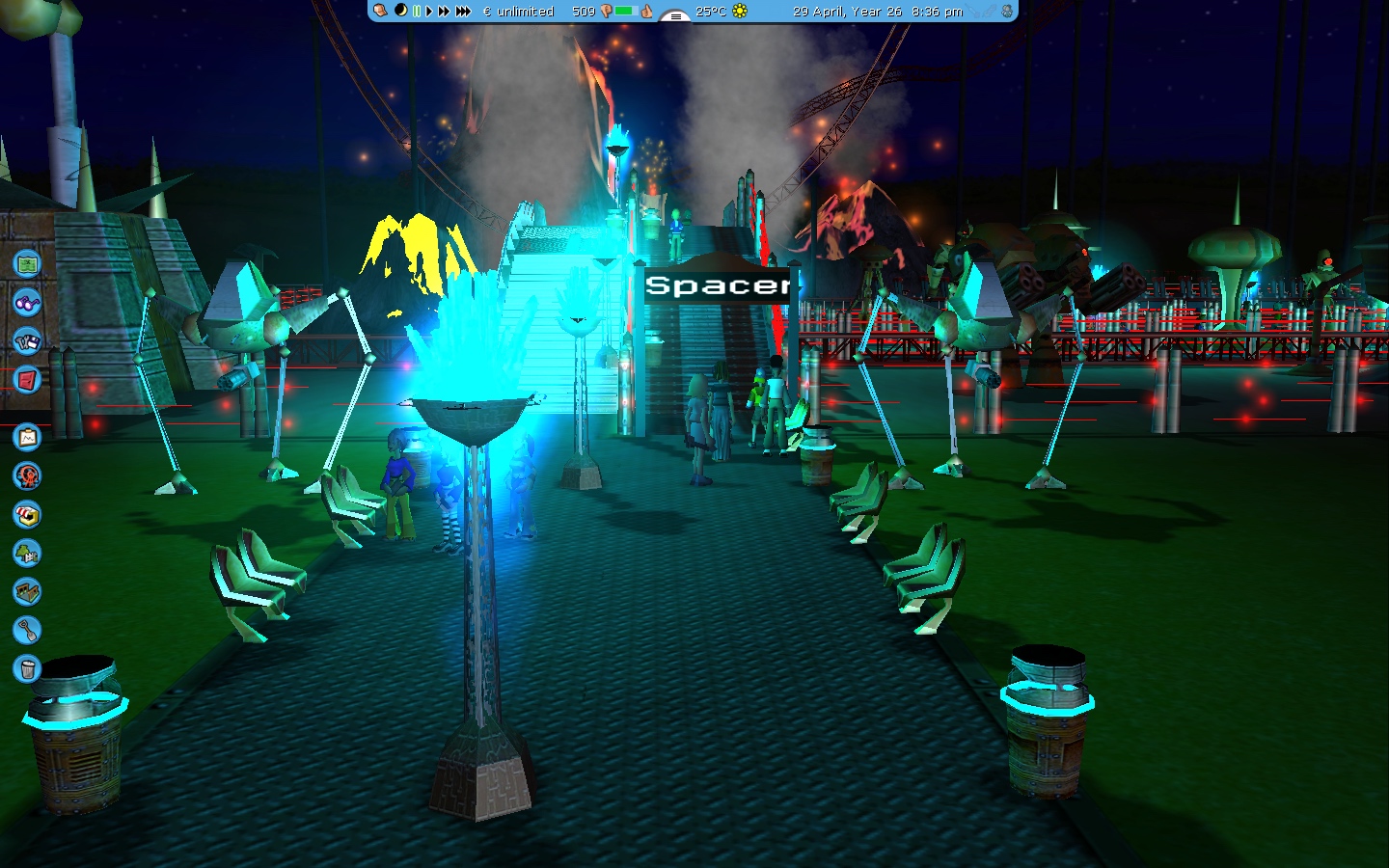Open the park map icon
The width and height of the screenshot is (1389, 868).
pyautogui.click(x=27, y=263)
